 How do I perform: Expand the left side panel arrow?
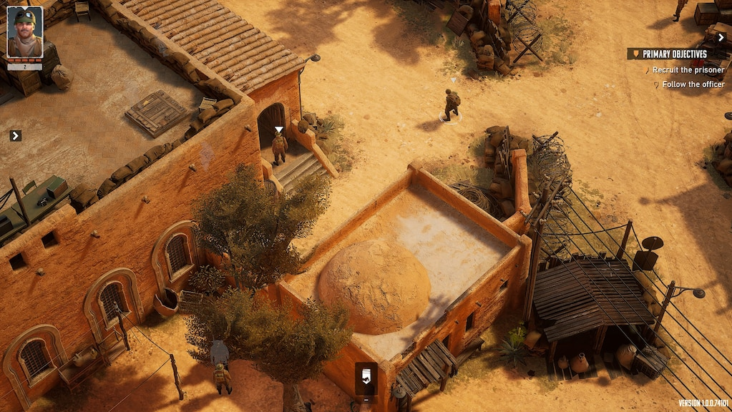click(x=15, y=135)
